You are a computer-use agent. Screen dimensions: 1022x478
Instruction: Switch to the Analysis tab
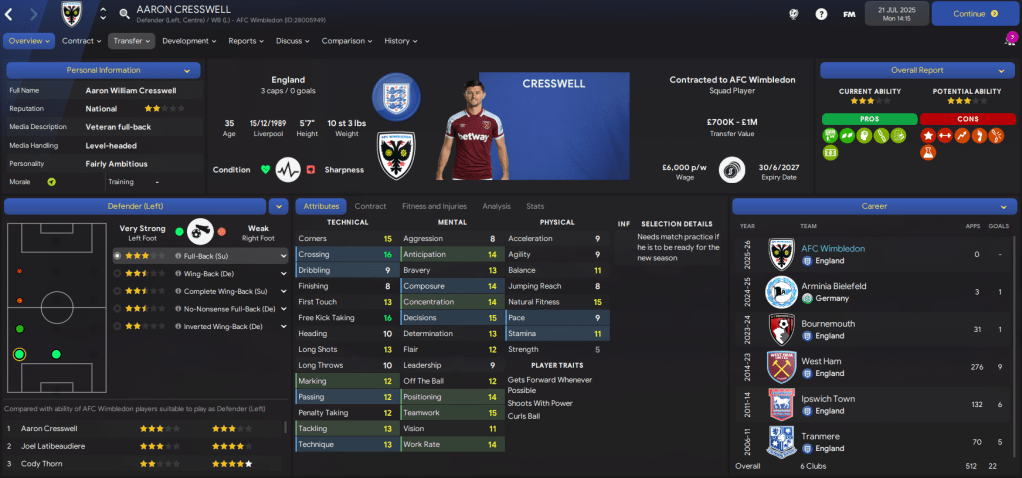point(496,206)
